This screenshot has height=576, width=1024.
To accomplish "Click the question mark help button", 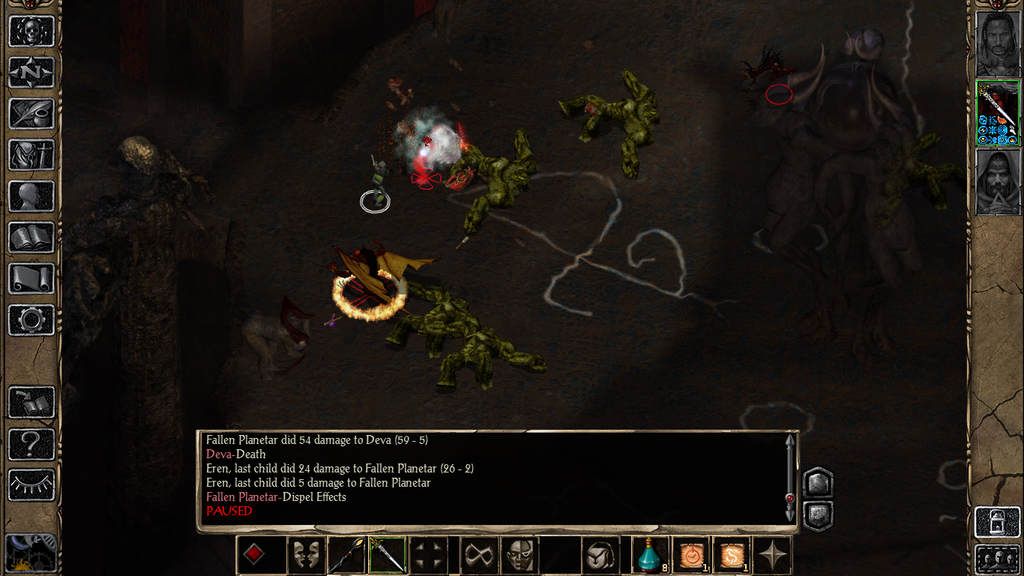I will [31, 443].
